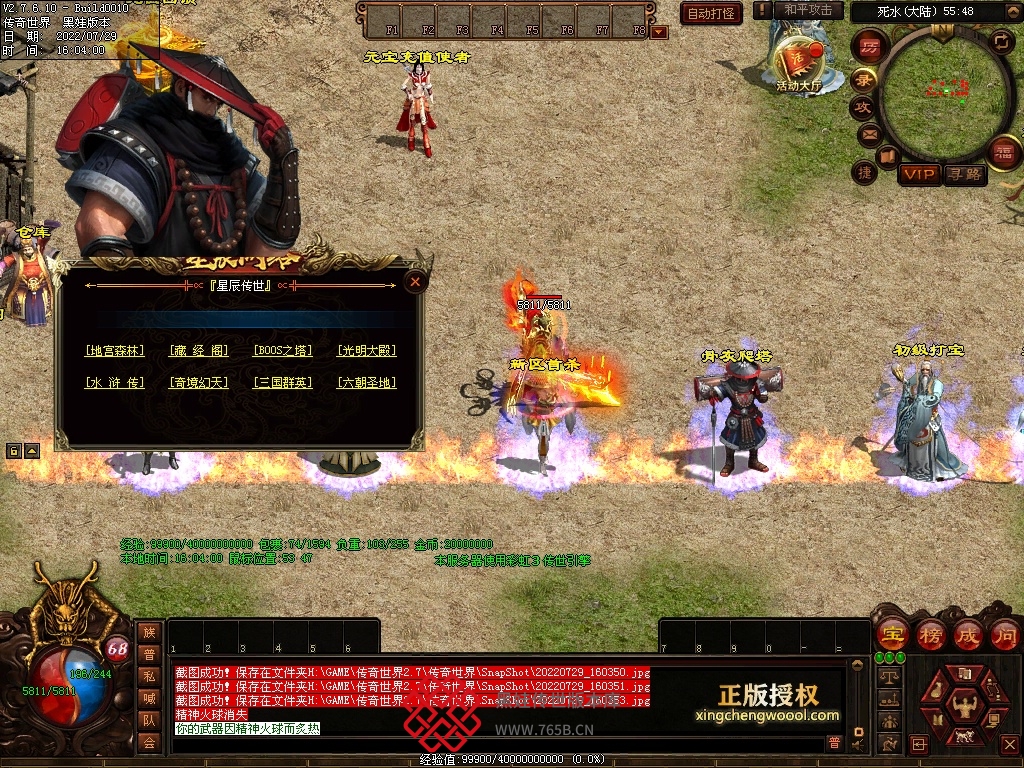Close the 星辰传世 teleport dialog

tap(415, 283)
